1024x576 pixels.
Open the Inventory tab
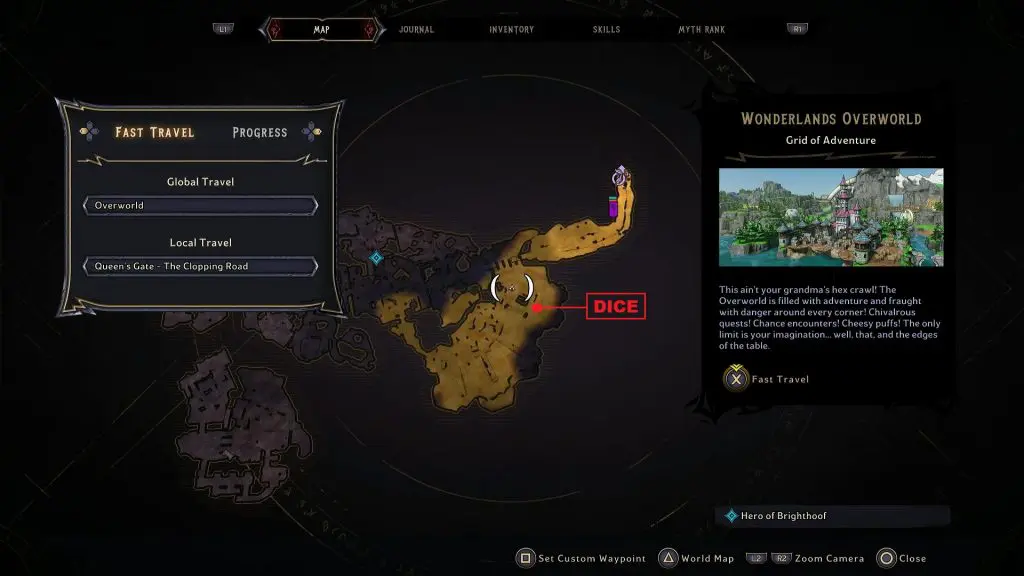point(511,30)
